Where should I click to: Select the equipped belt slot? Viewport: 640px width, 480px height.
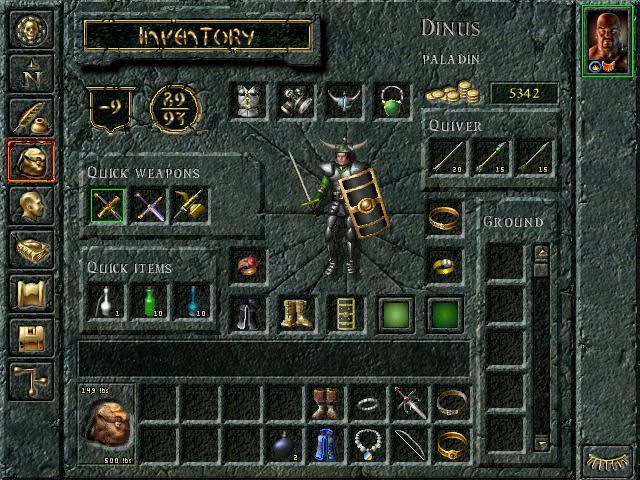point(344,314)
